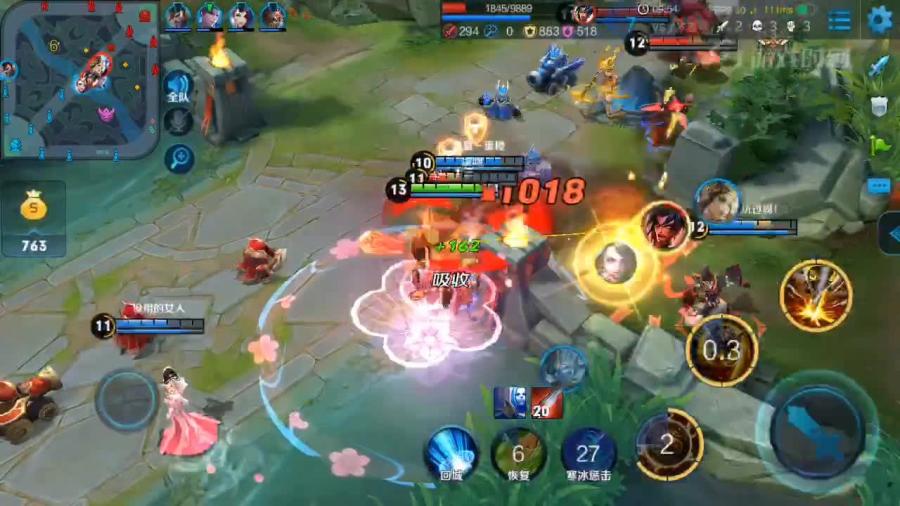Send the shield defend signal
This screenshot has height=506, width=900.
(879, 106)
